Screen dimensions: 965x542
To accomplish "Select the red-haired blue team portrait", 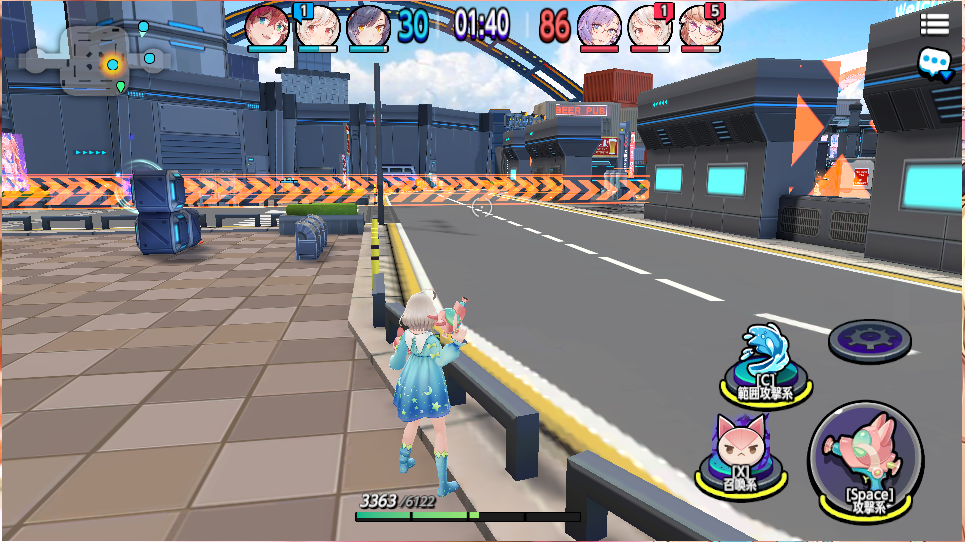I will (266, 26).
